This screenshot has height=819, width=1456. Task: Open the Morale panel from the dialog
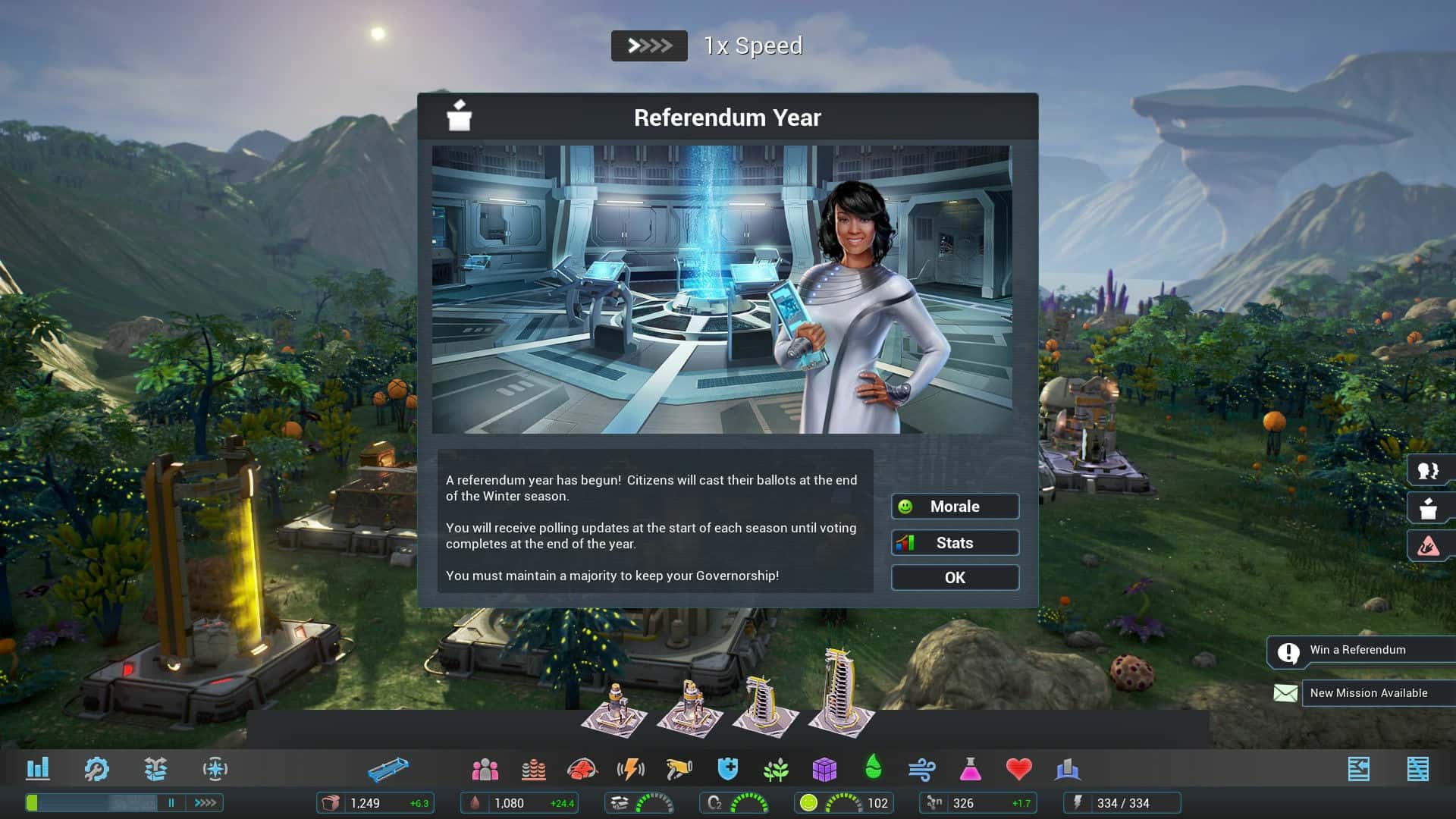955,506
